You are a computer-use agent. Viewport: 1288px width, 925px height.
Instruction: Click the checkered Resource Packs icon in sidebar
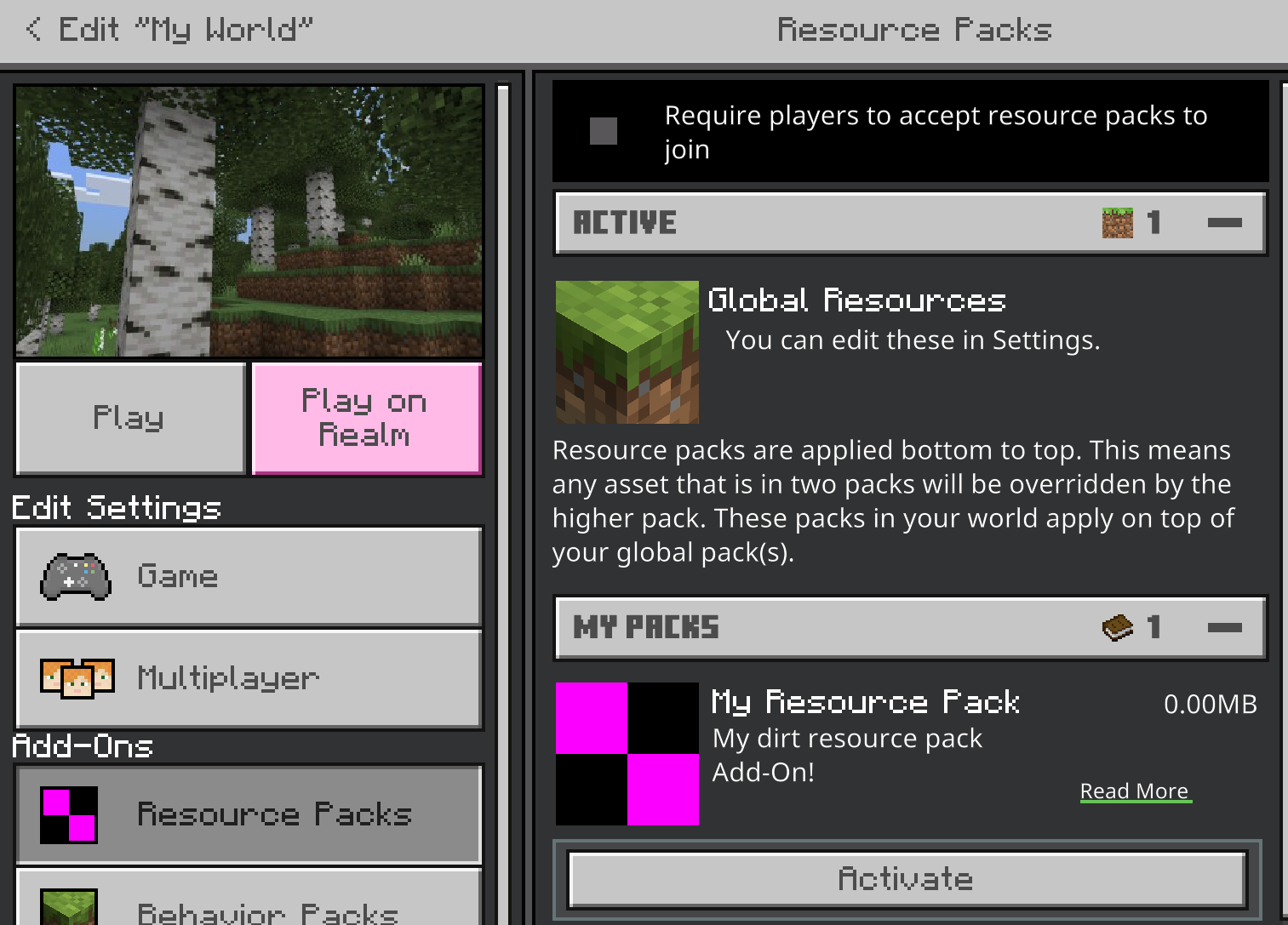click(x=67, y=814)
